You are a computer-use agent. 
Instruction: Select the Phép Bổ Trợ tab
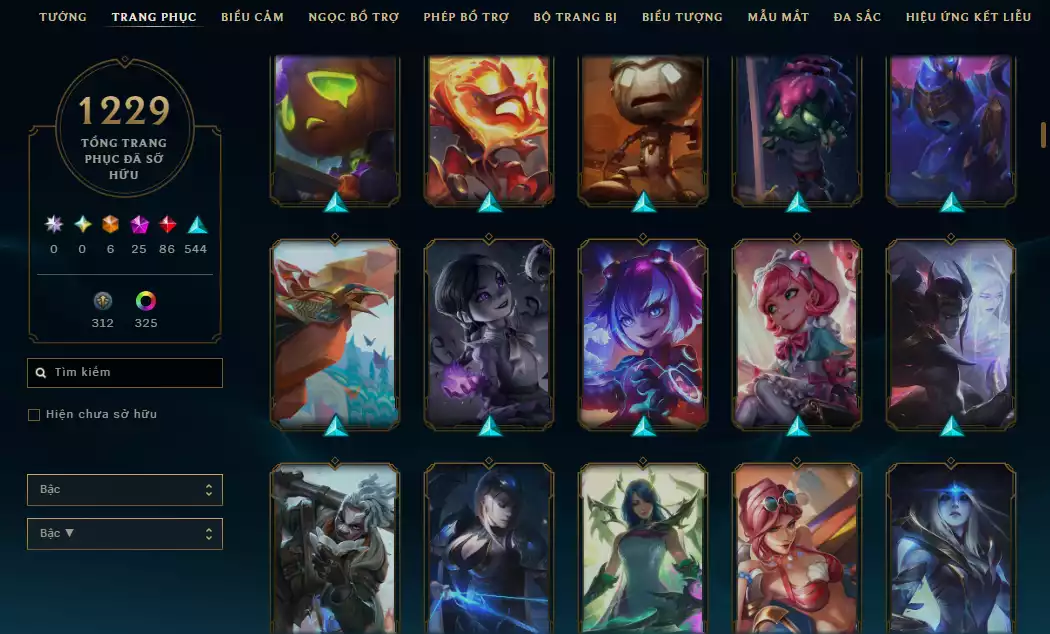pyautogui.click(x=466, y=17)
